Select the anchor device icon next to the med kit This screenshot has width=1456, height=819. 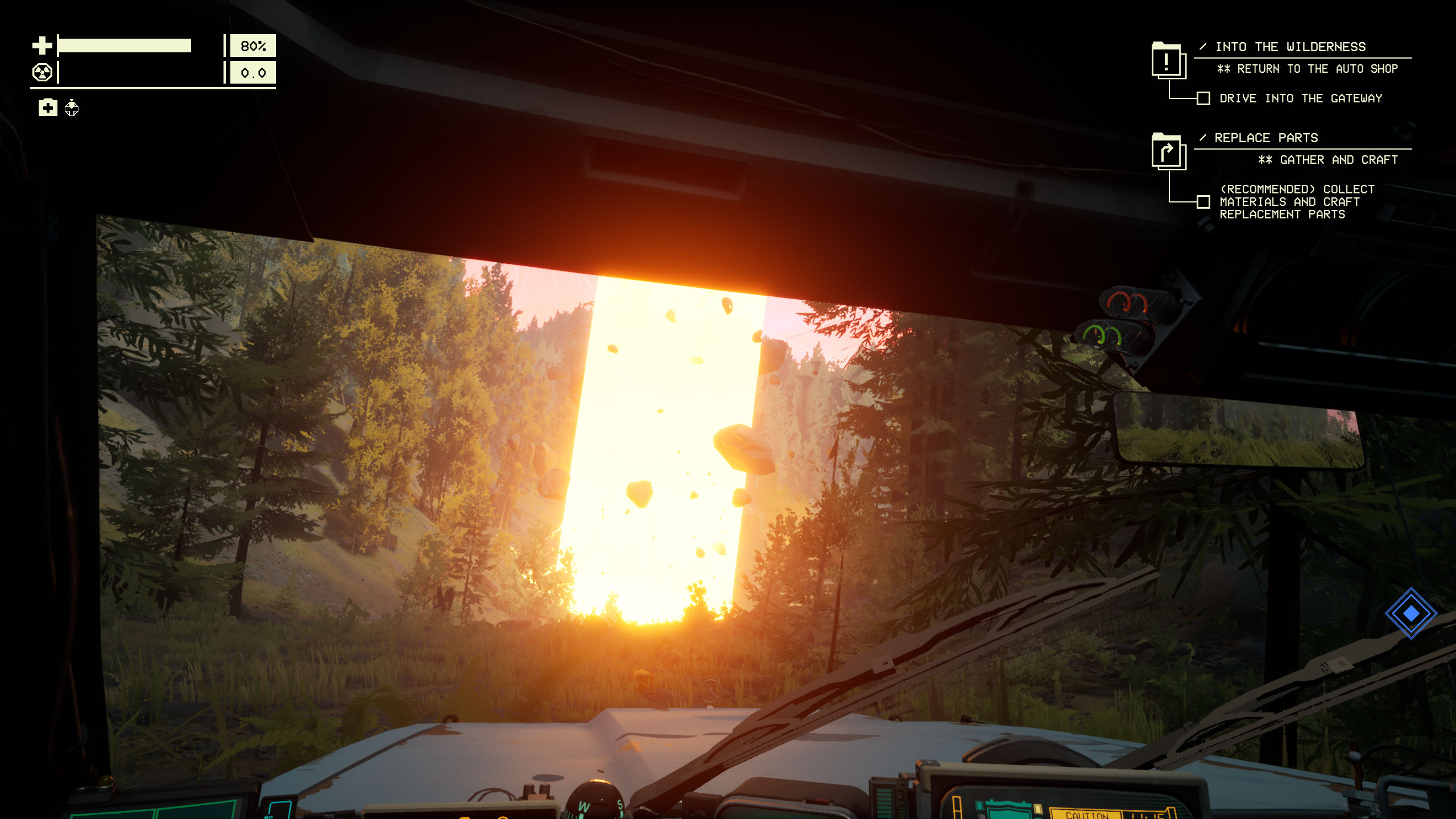[72, 109]
